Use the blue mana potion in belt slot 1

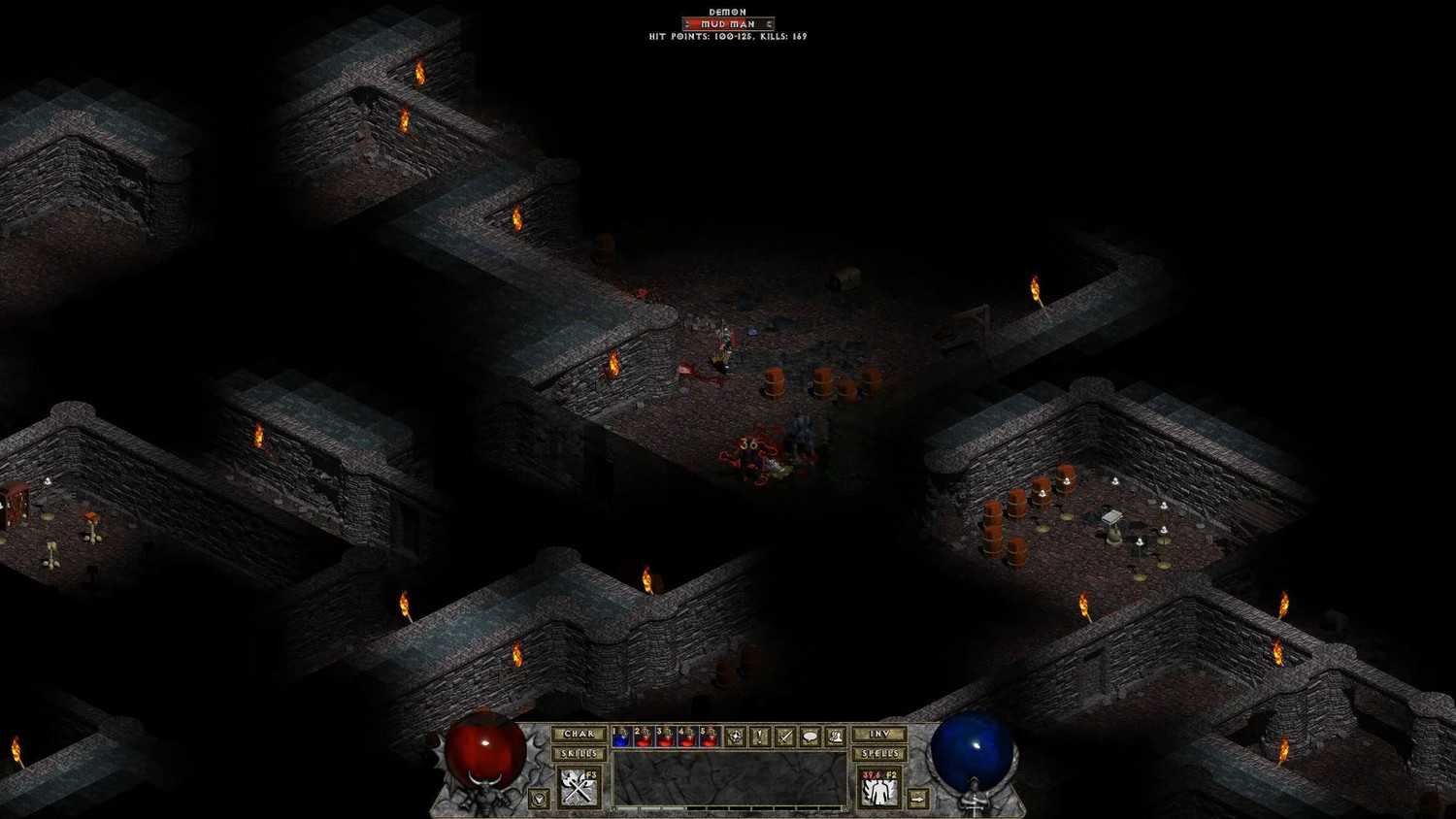click(621, 737)
